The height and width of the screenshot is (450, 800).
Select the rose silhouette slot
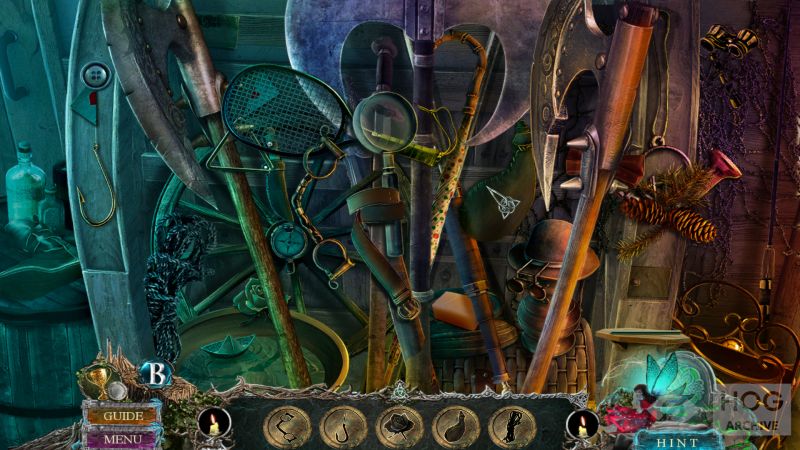[x=399, y=427]
